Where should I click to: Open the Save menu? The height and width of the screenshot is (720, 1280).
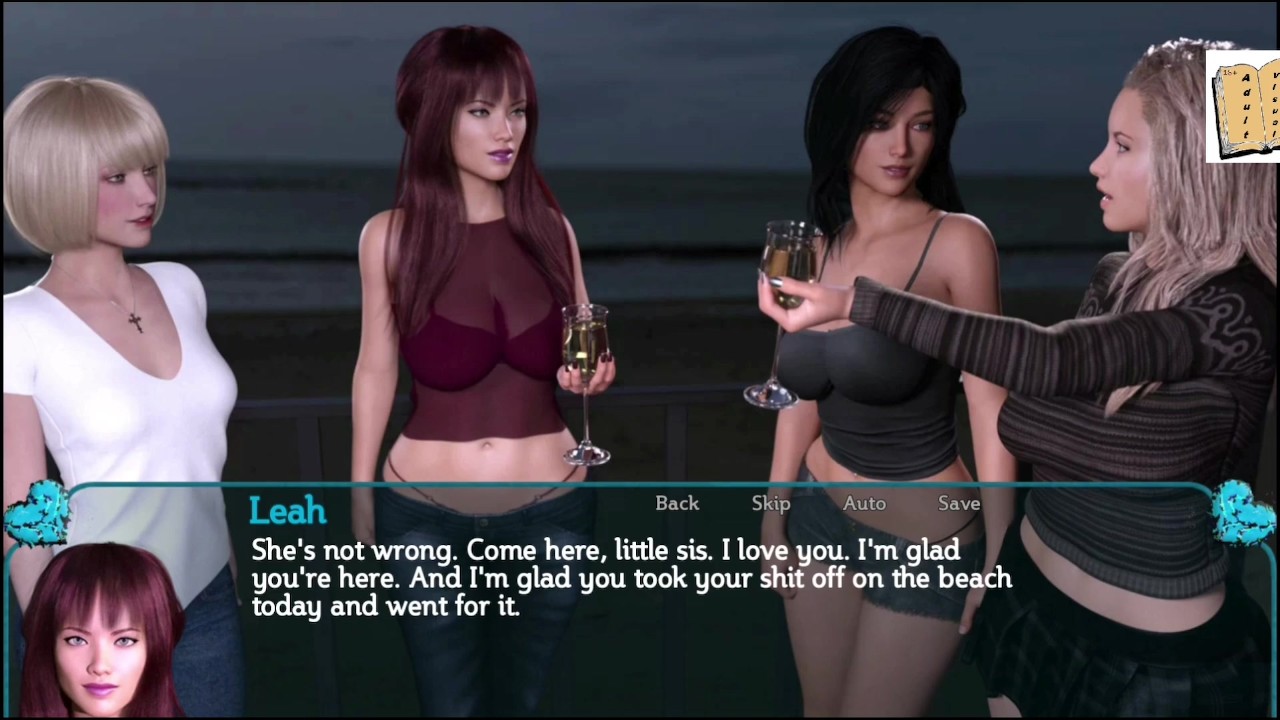point(959,503)
